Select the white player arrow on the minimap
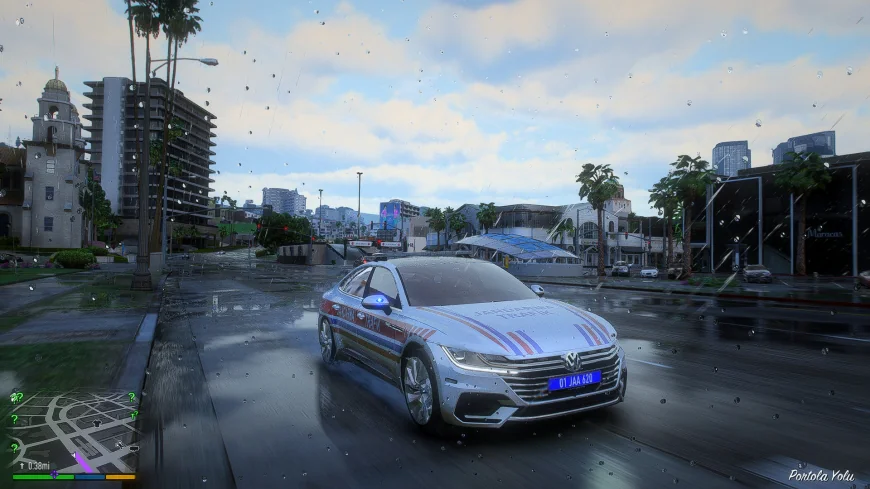The width and height of the screenshot is (870, 489). tap(73, 455)
